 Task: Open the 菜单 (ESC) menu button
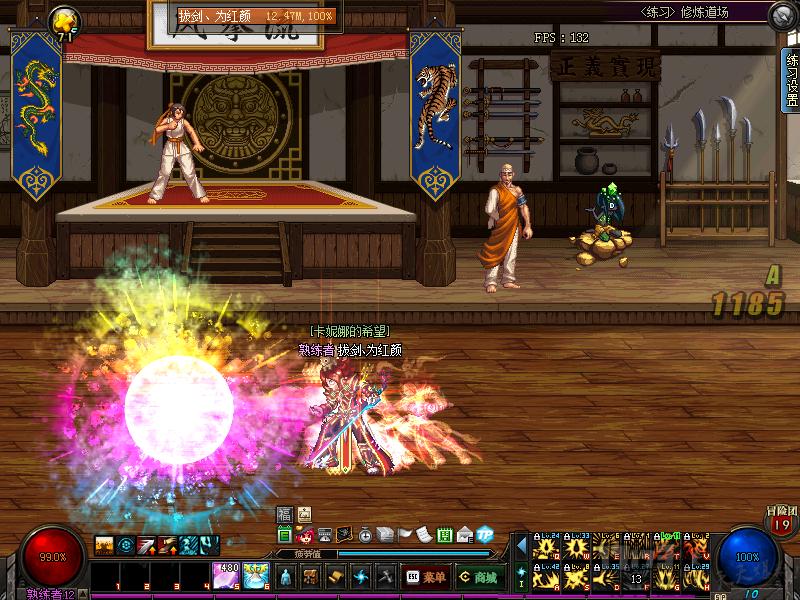coord(425,577)
